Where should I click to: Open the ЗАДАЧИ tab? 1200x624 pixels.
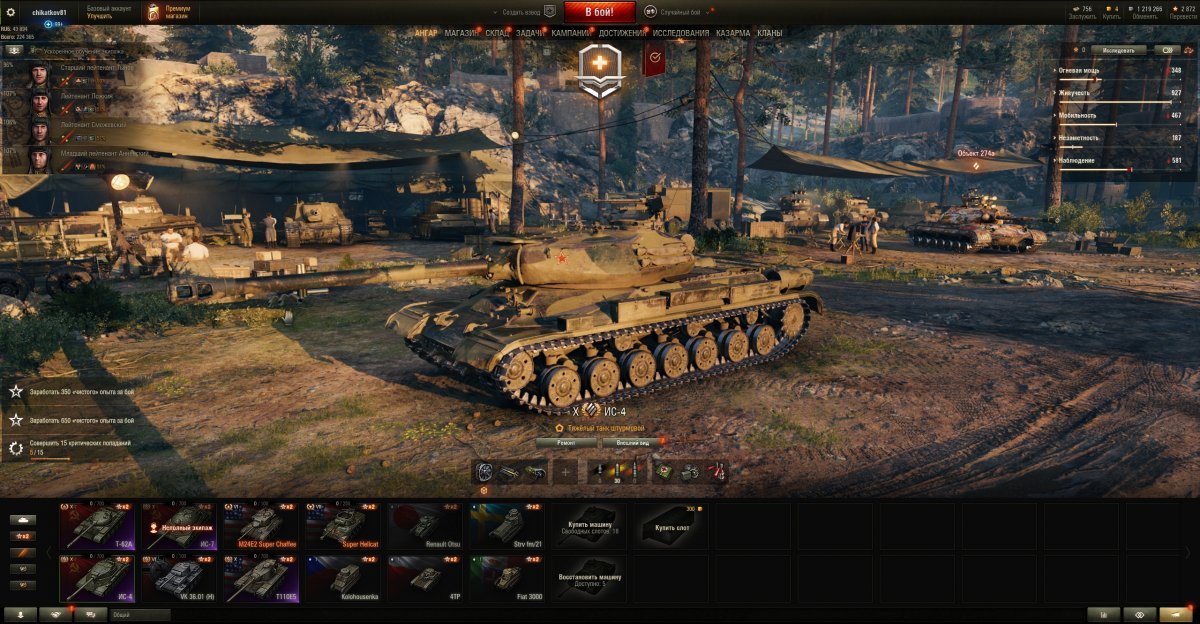coord(531,33)
